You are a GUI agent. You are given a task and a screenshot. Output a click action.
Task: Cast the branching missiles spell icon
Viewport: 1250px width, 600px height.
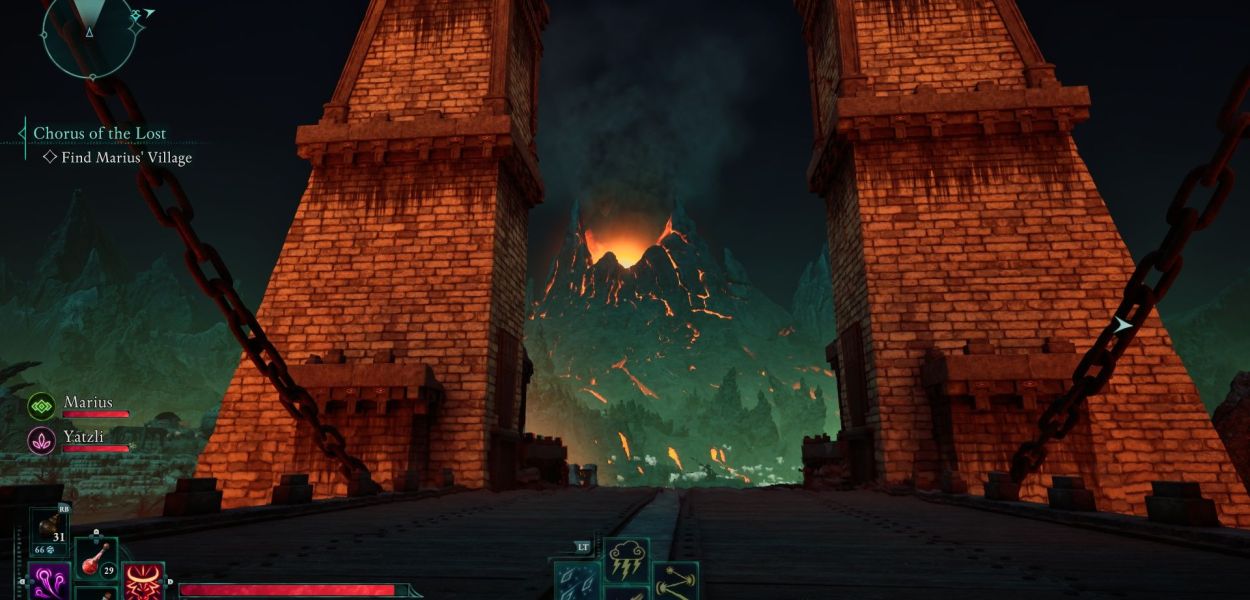[676, 582]
